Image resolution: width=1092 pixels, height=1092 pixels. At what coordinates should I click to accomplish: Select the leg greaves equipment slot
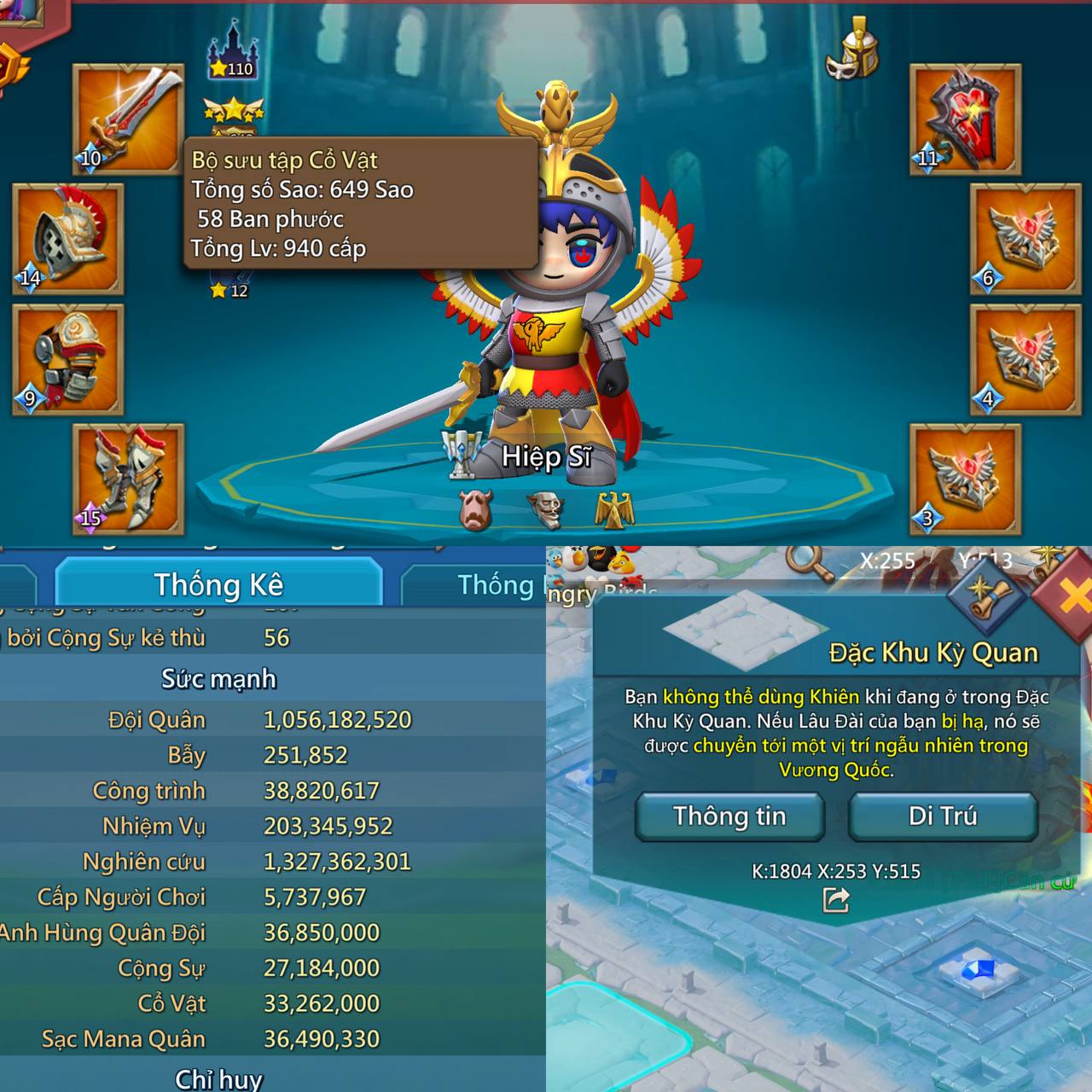128,479
